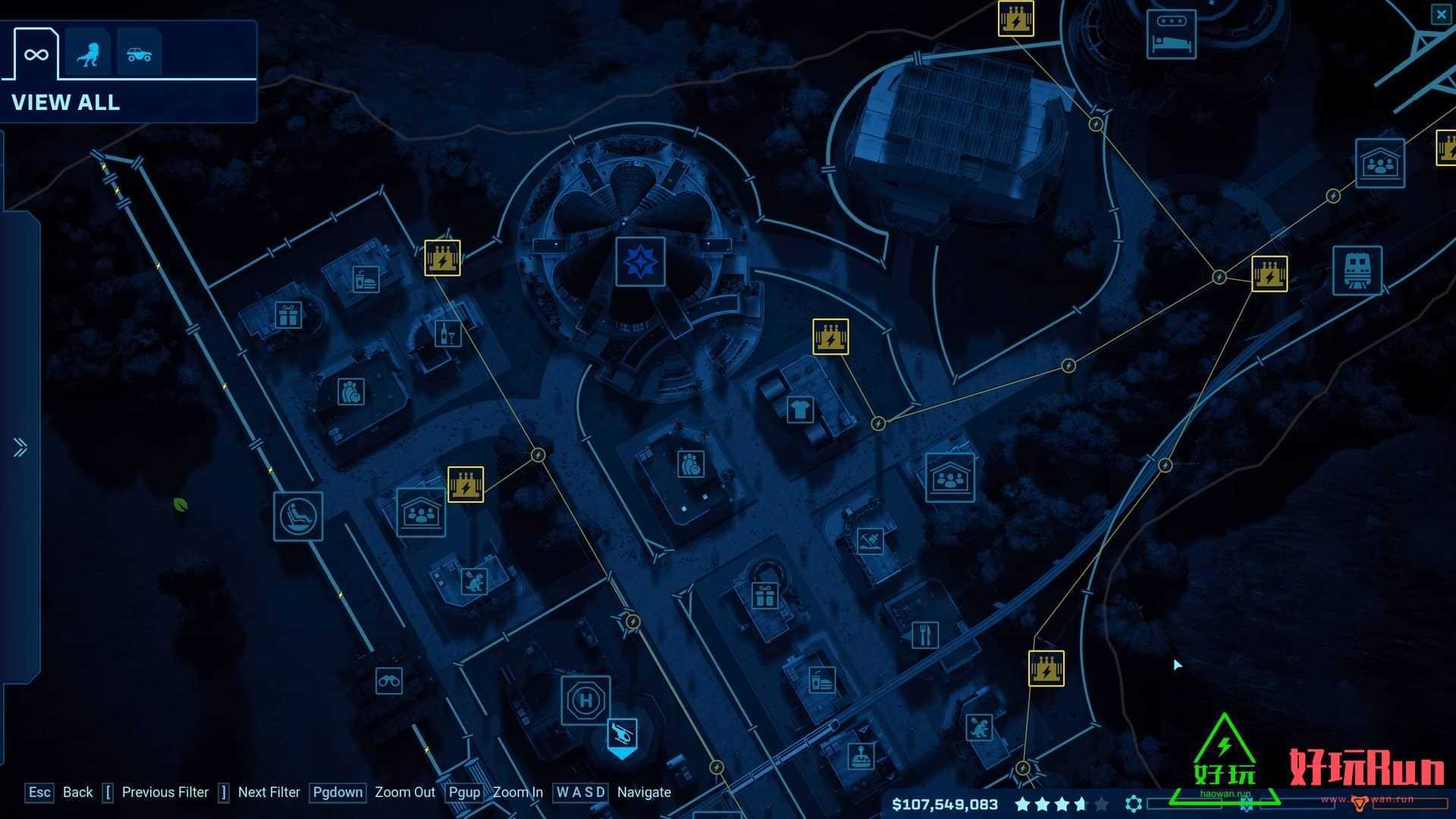
Task: Switch to the dinosaur filter tab
Action: (88, 54)
